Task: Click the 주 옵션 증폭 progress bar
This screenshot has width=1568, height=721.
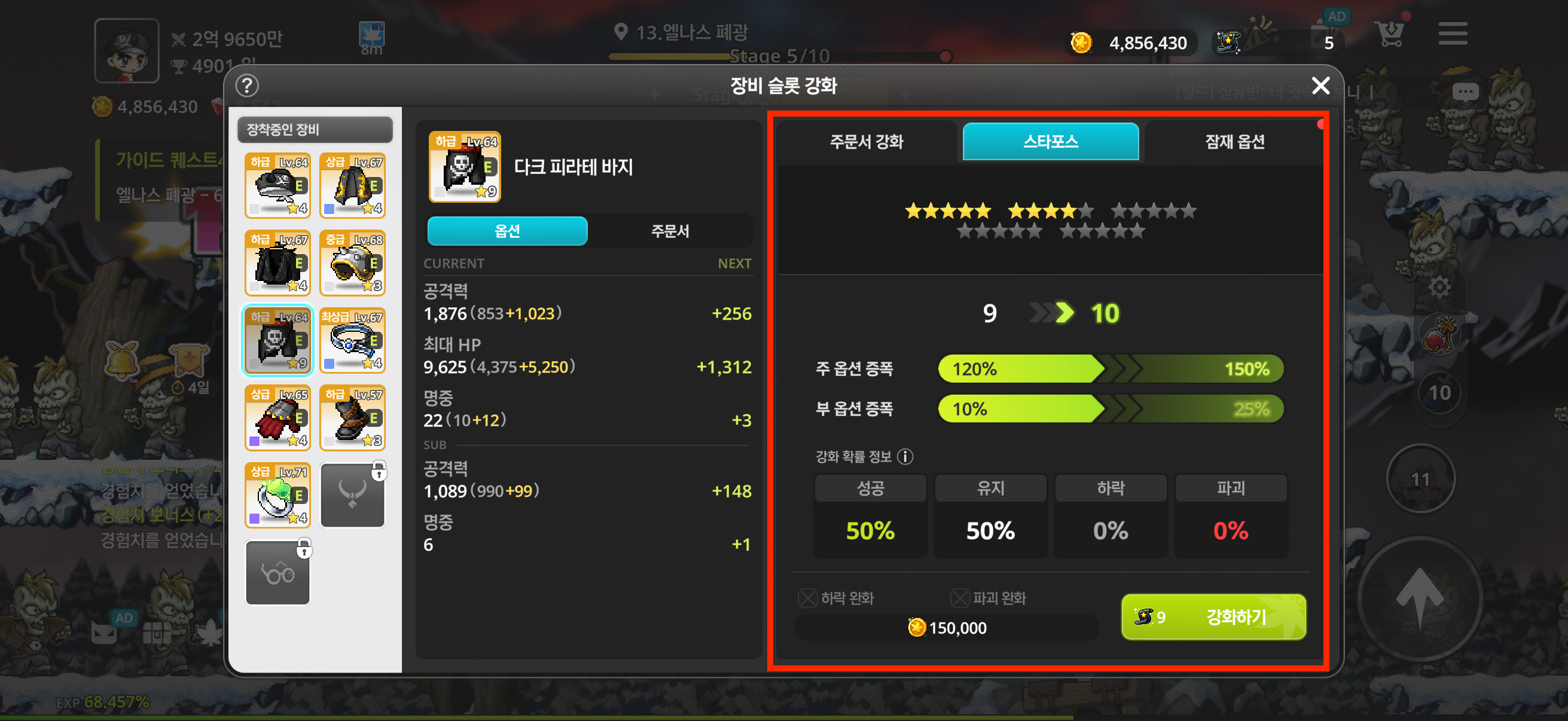Action: (x=1111, y=368)
